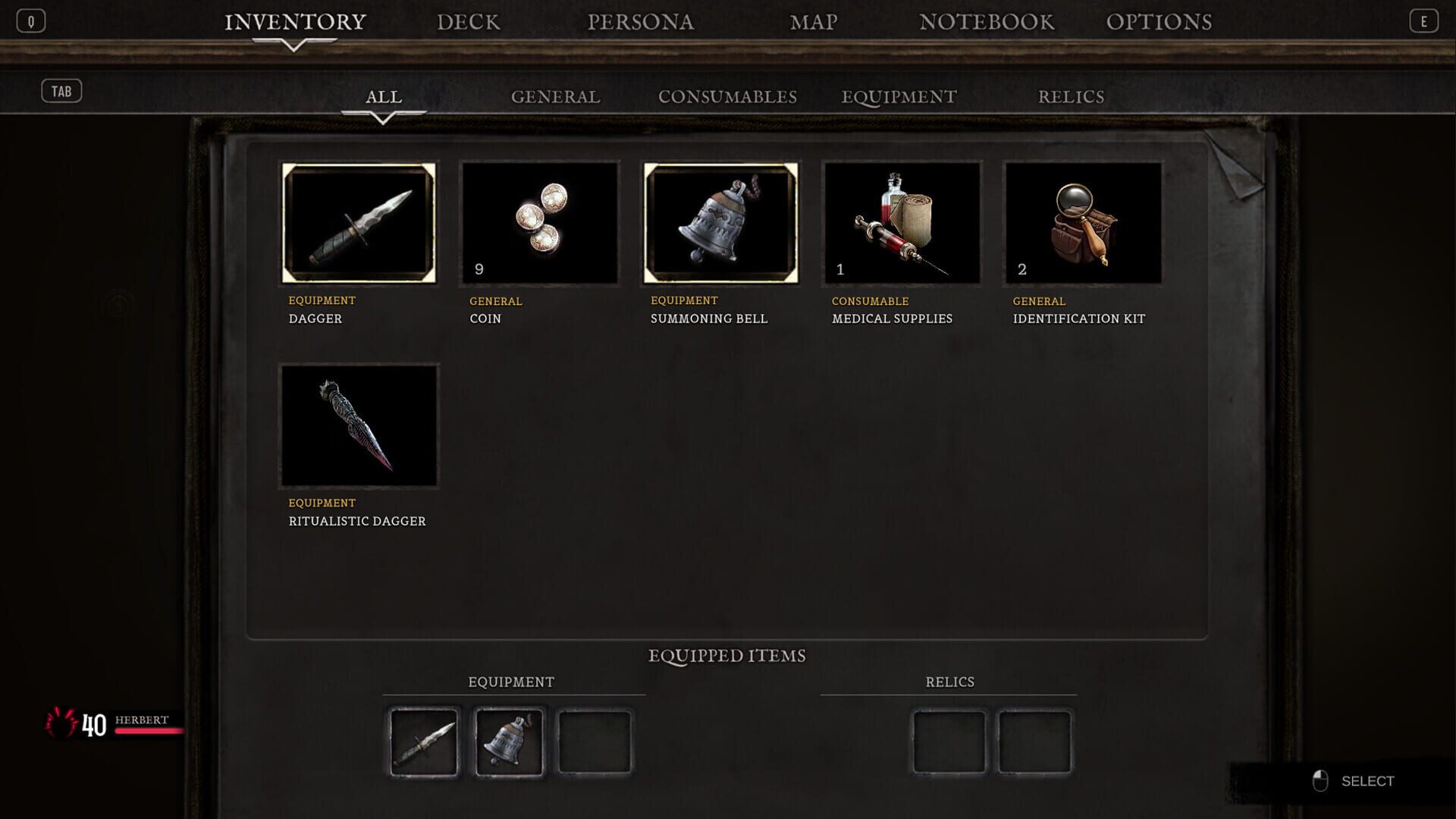Image resolution: width=1456 pixels, height=819 pixels.
Task: Click the equipped summoning bell slot icon
Action: pyautogui.click(x=510, y=741)
